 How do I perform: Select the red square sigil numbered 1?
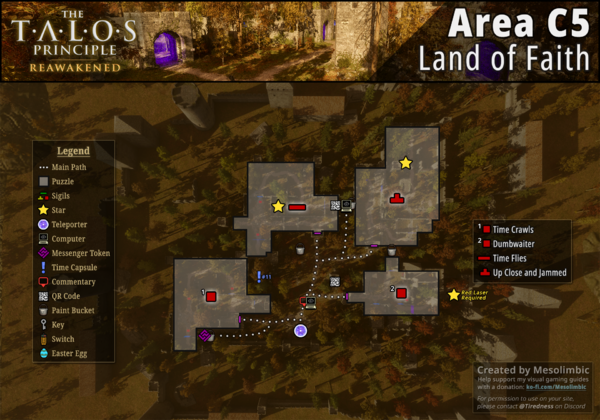[x=211, y=296]
